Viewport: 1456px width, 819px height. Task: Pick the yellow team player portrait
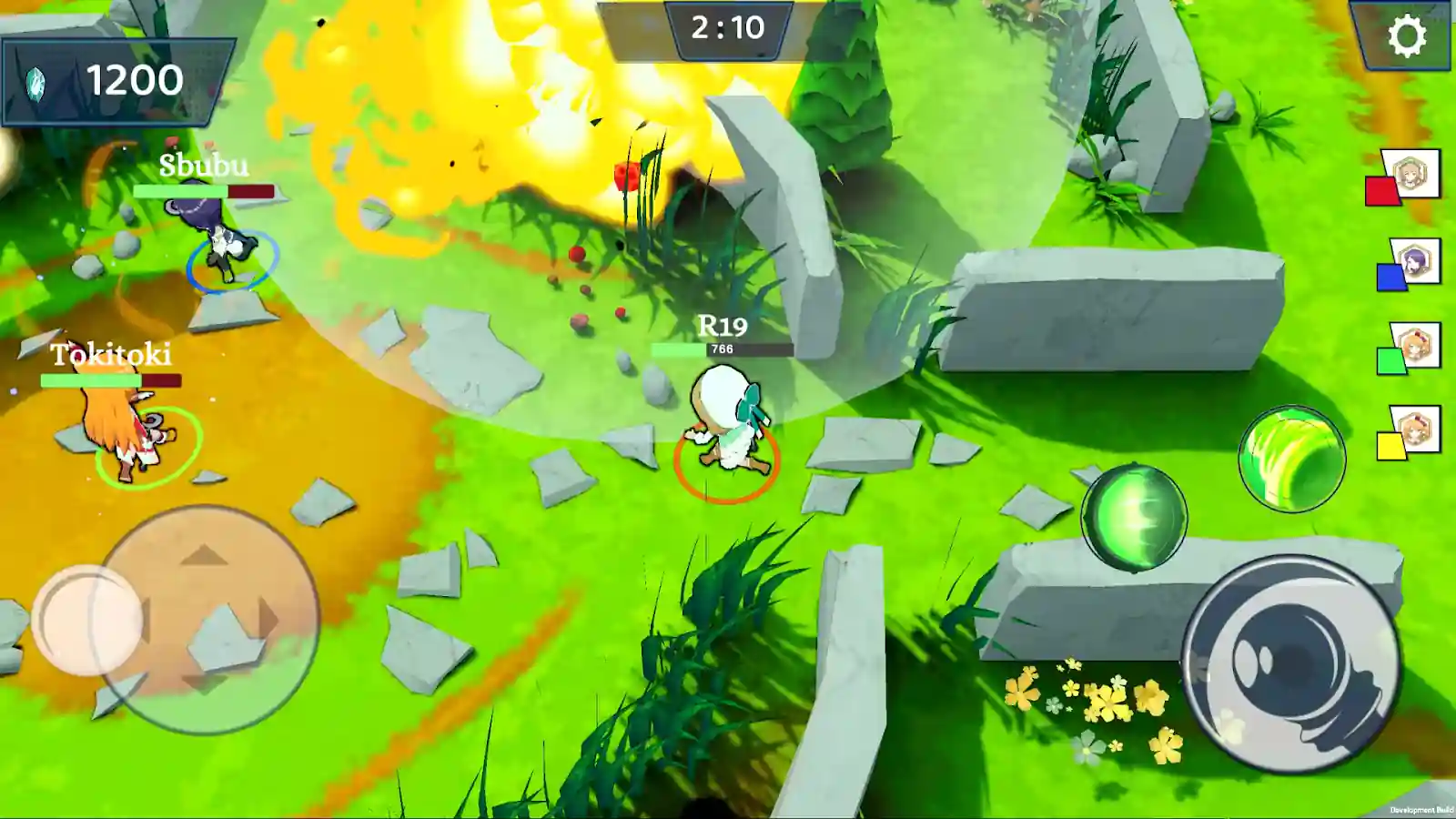(x=1415, y=429)
